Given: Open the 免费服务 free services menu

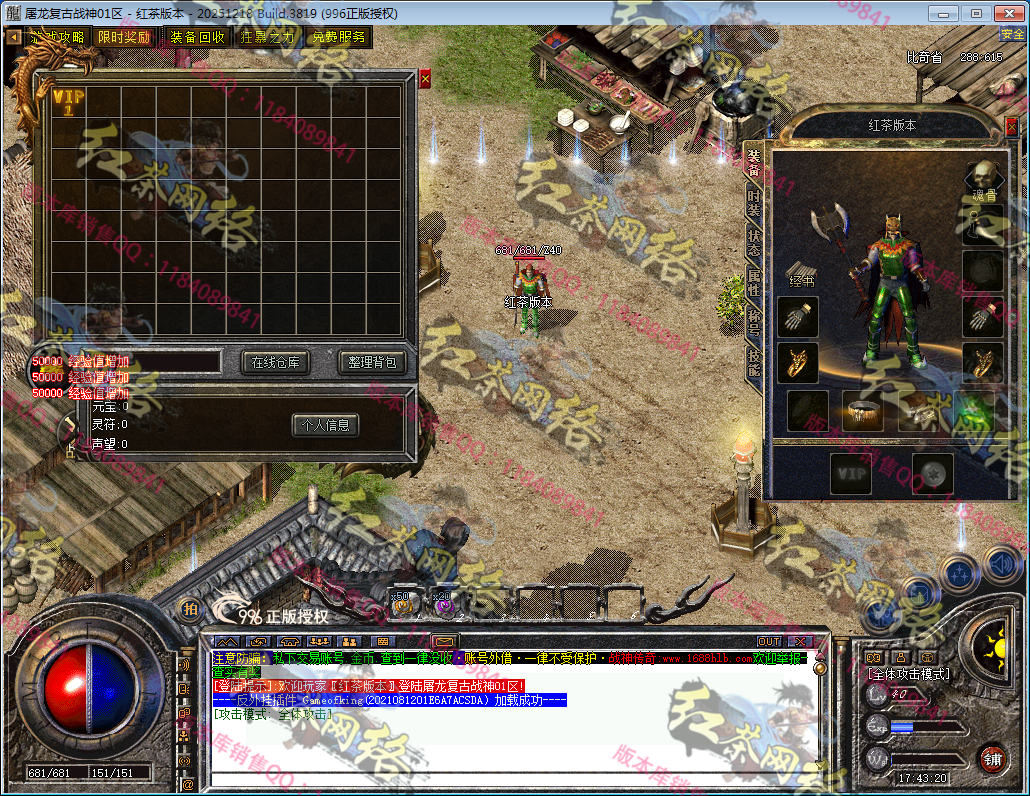Looking at the screenshot, I should click(x=338, y=37).
